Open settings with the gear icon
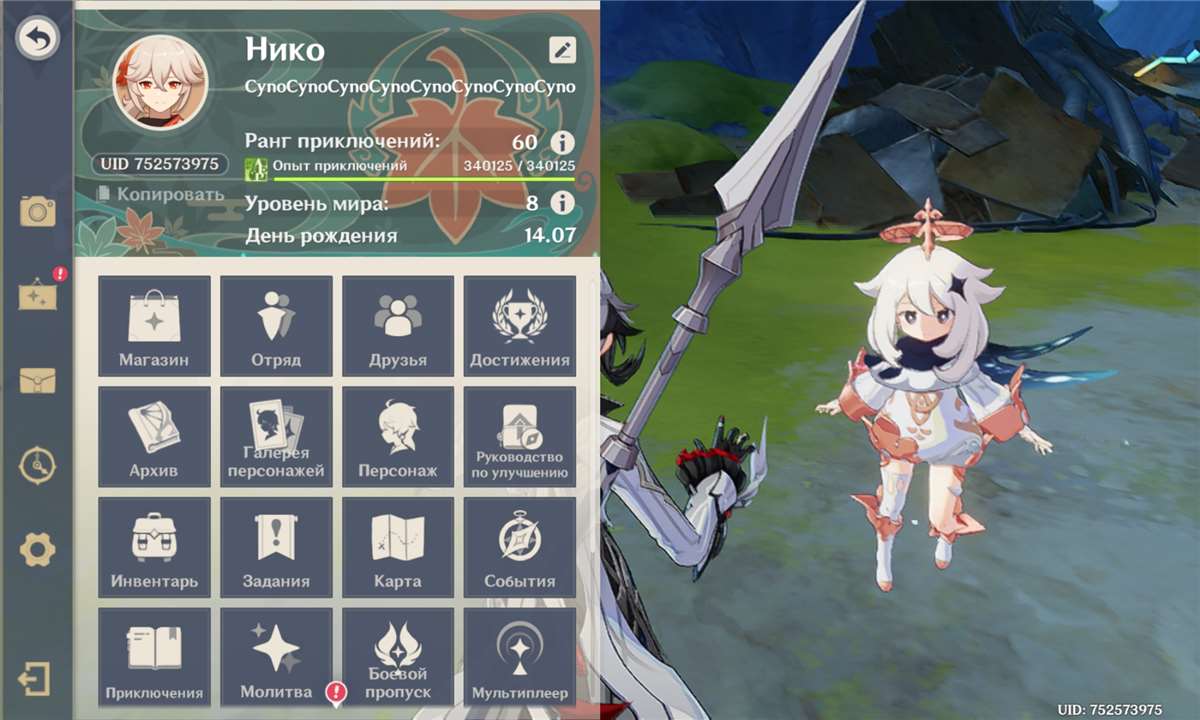The width and height of the screenshot is (1200, 720). coord(38,549)
